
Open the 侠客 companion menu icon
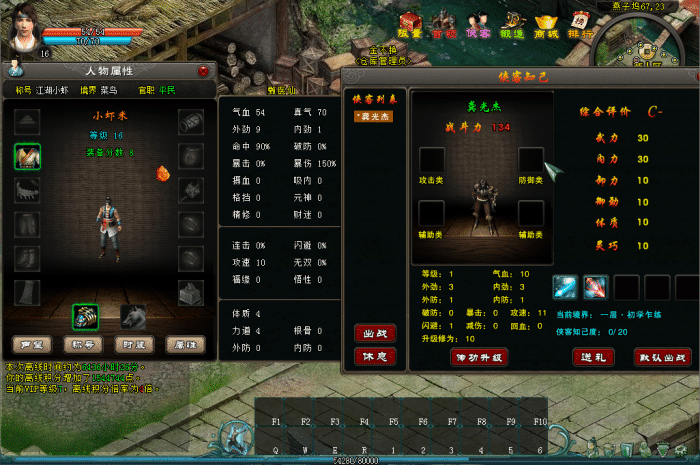tap(477, 25)
